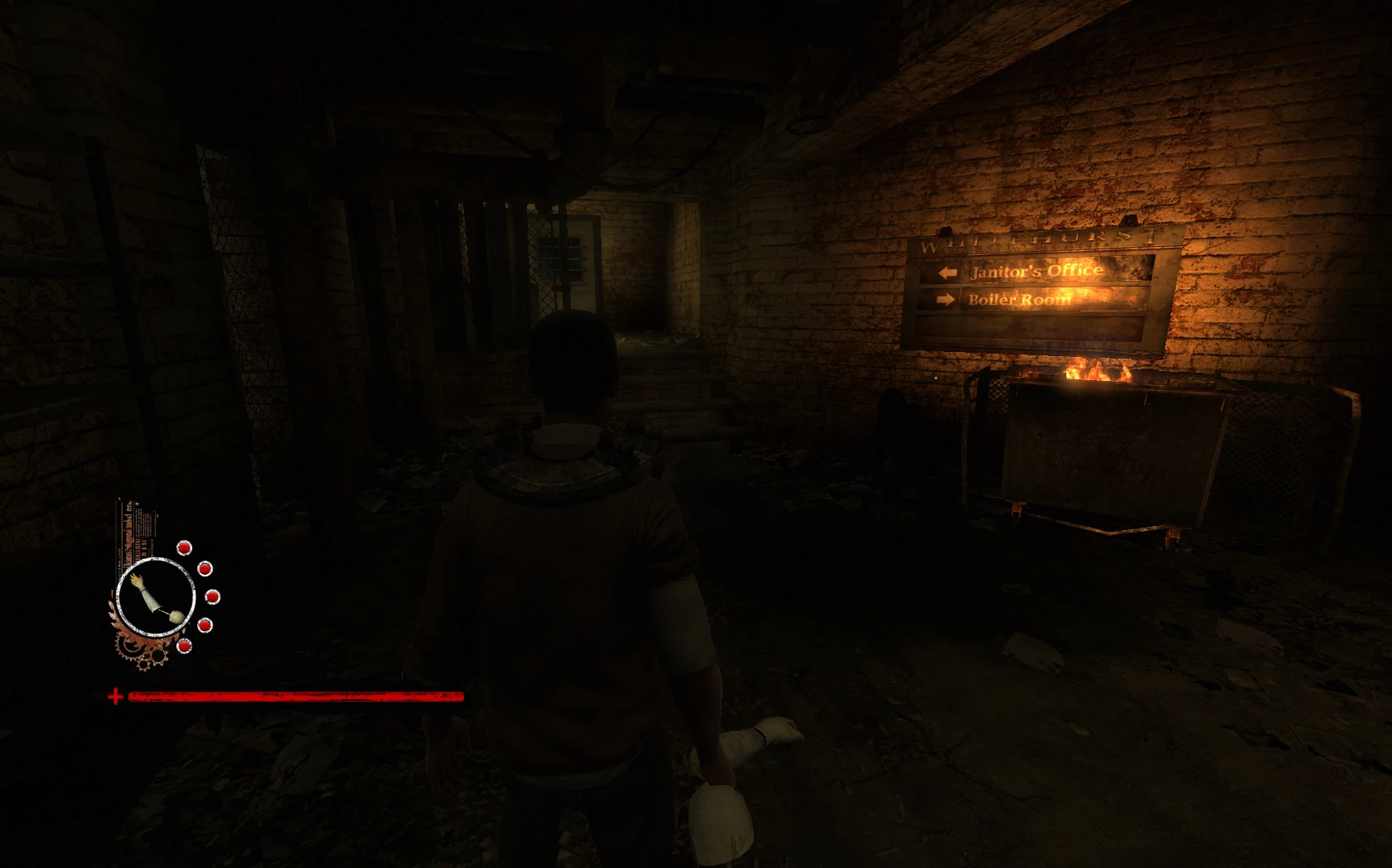Select the Boiler Room sign entry
Screen dimensions: 1392x868
pos(1021,299)
